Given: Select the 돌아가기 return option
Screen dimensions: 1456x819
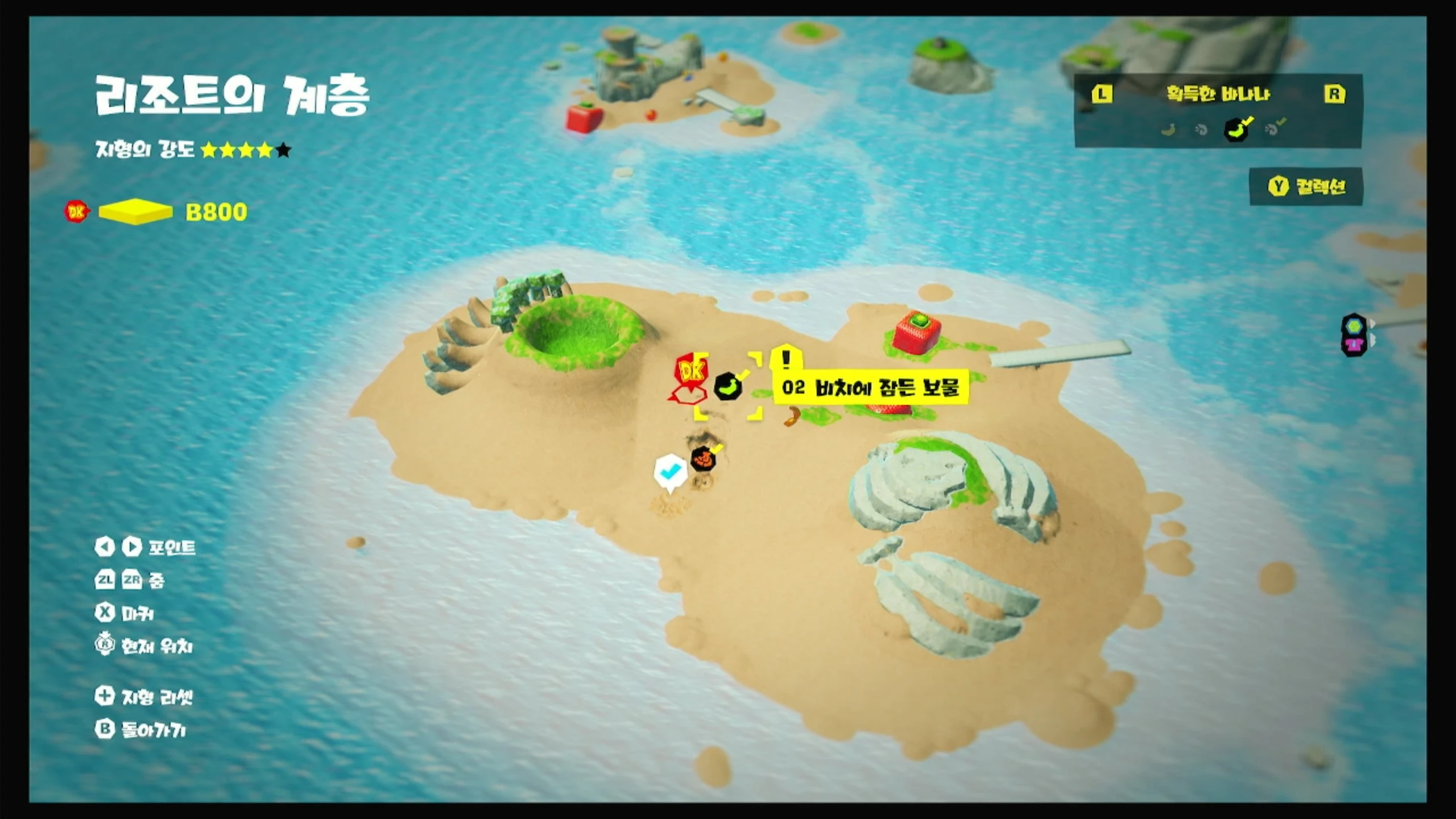Looking at the screenshot, I should point(141,730).
